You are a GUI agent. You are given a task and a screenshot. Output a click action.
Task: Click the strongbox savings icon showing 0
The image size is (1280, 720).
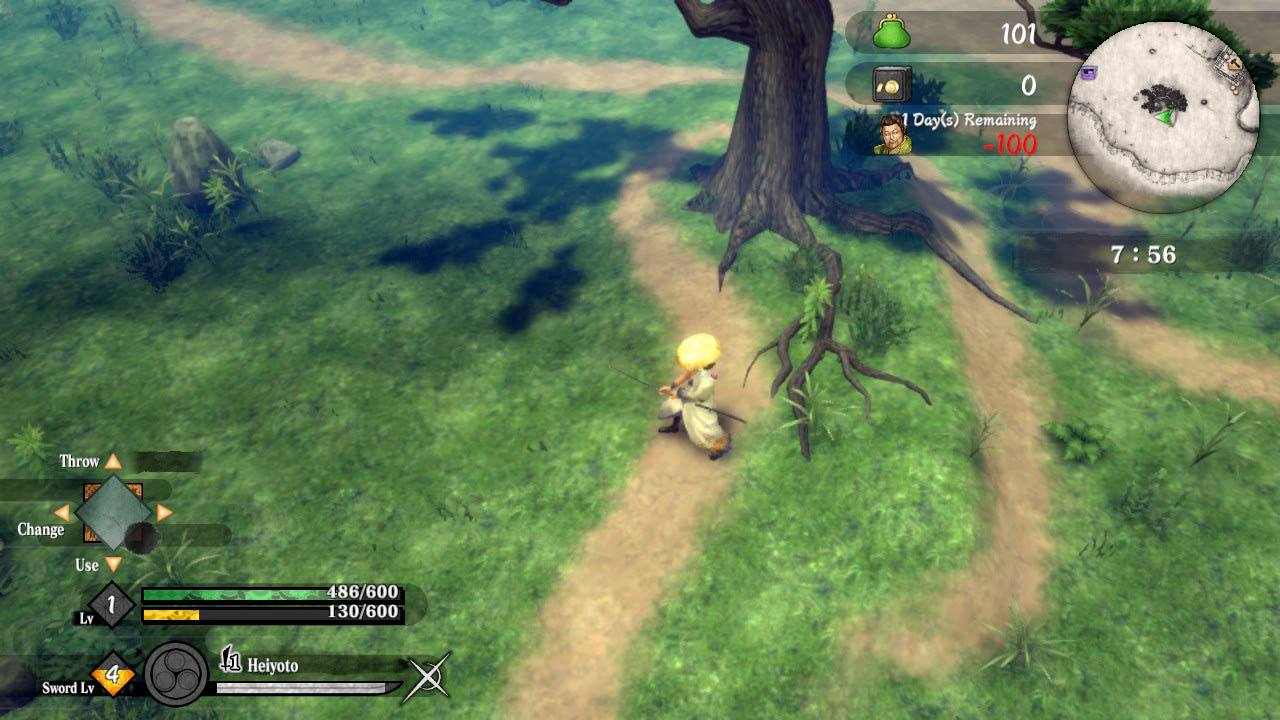point(890,84)
